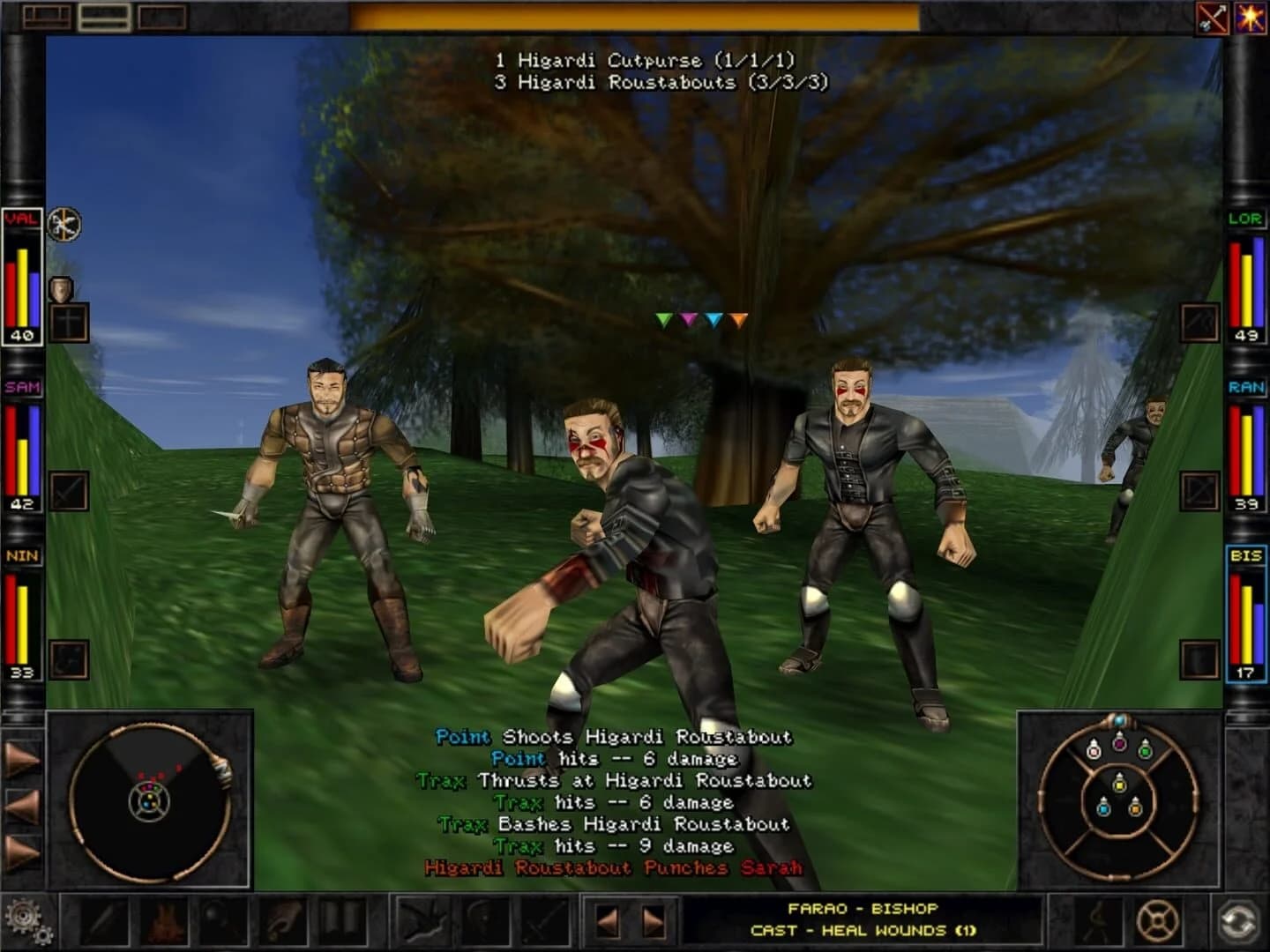Open the spellbook pages icon

pos(343,919)
